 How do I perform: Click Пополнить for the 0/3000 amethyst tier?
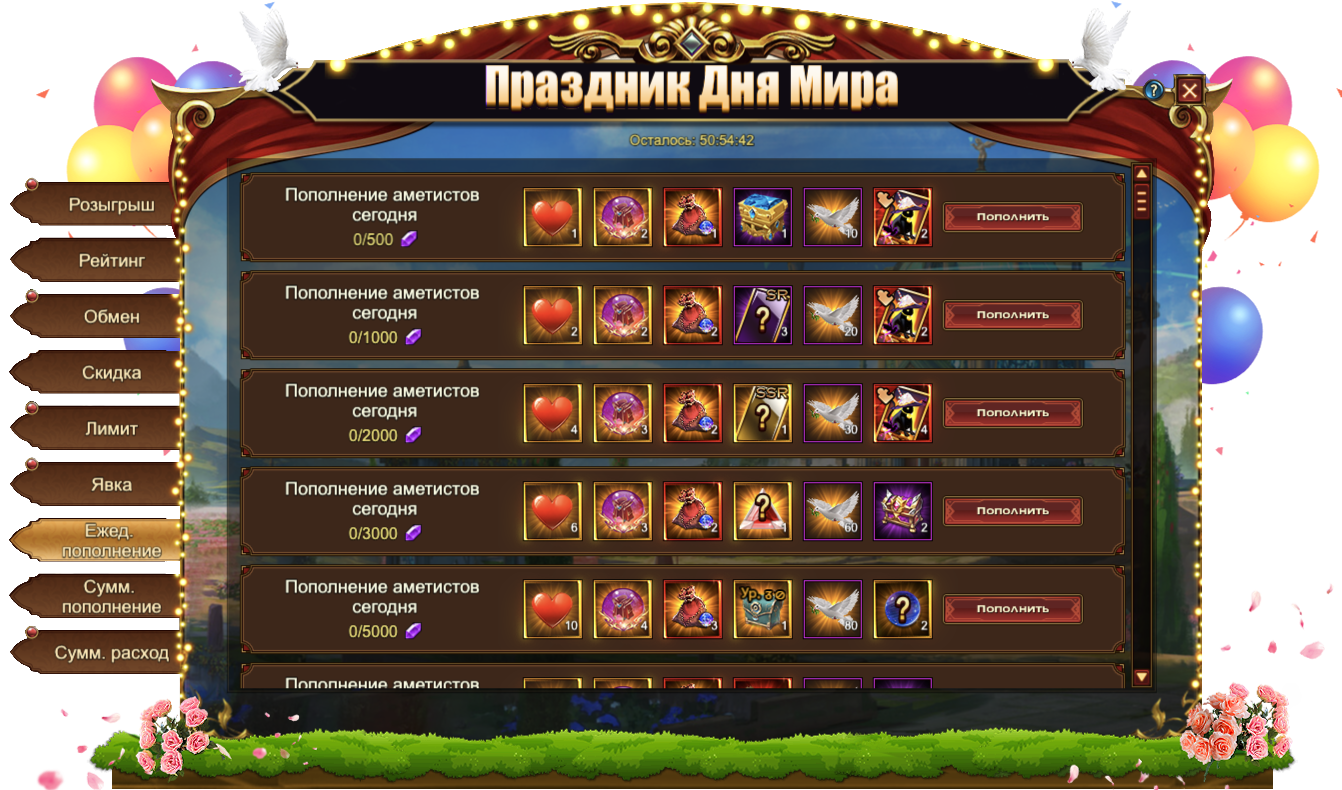pyautogui.click(x=1012, y=511)
